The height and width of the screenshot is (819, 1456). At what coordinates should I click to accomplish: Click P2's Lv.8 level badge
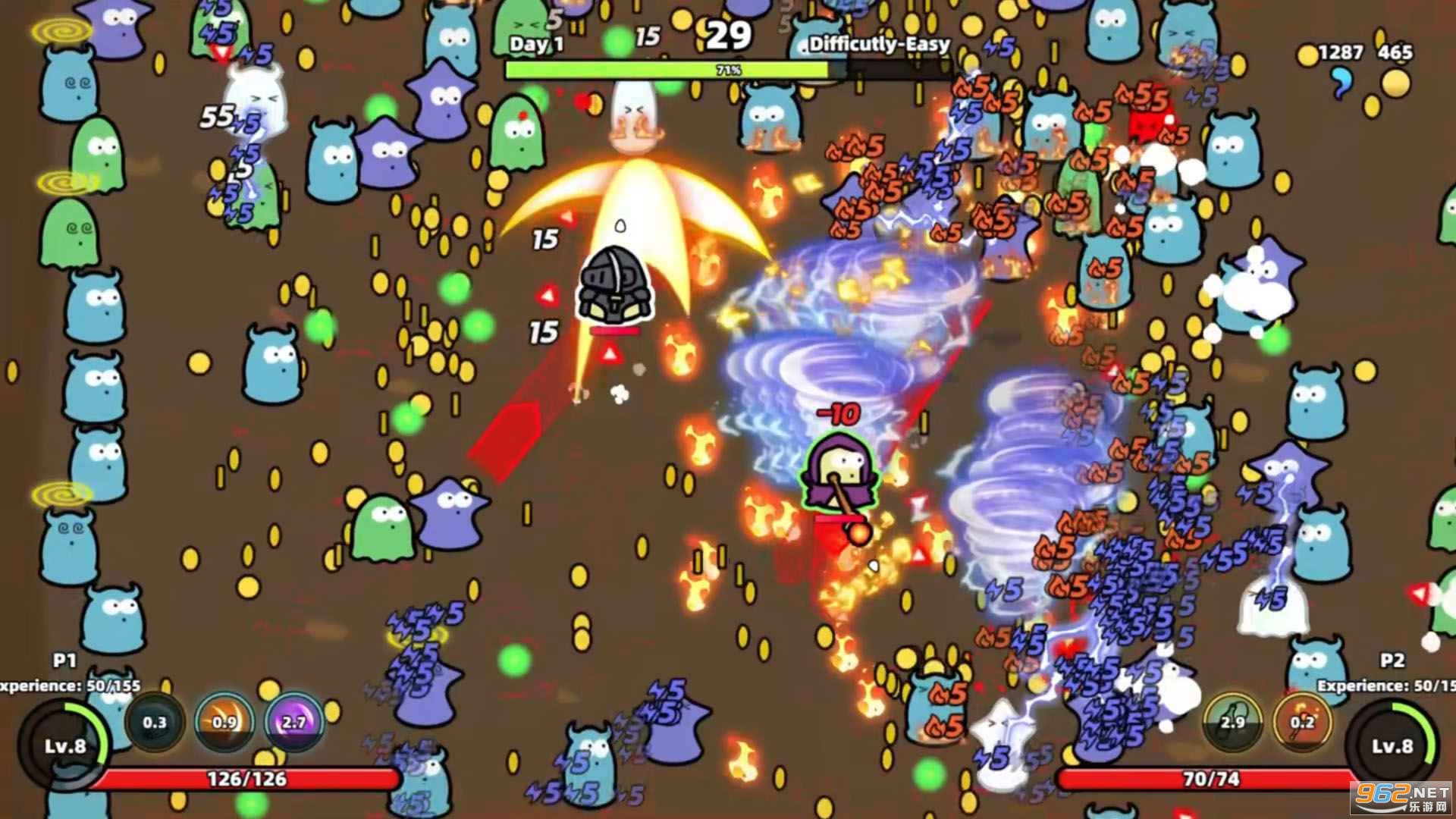pos(1392,745)
